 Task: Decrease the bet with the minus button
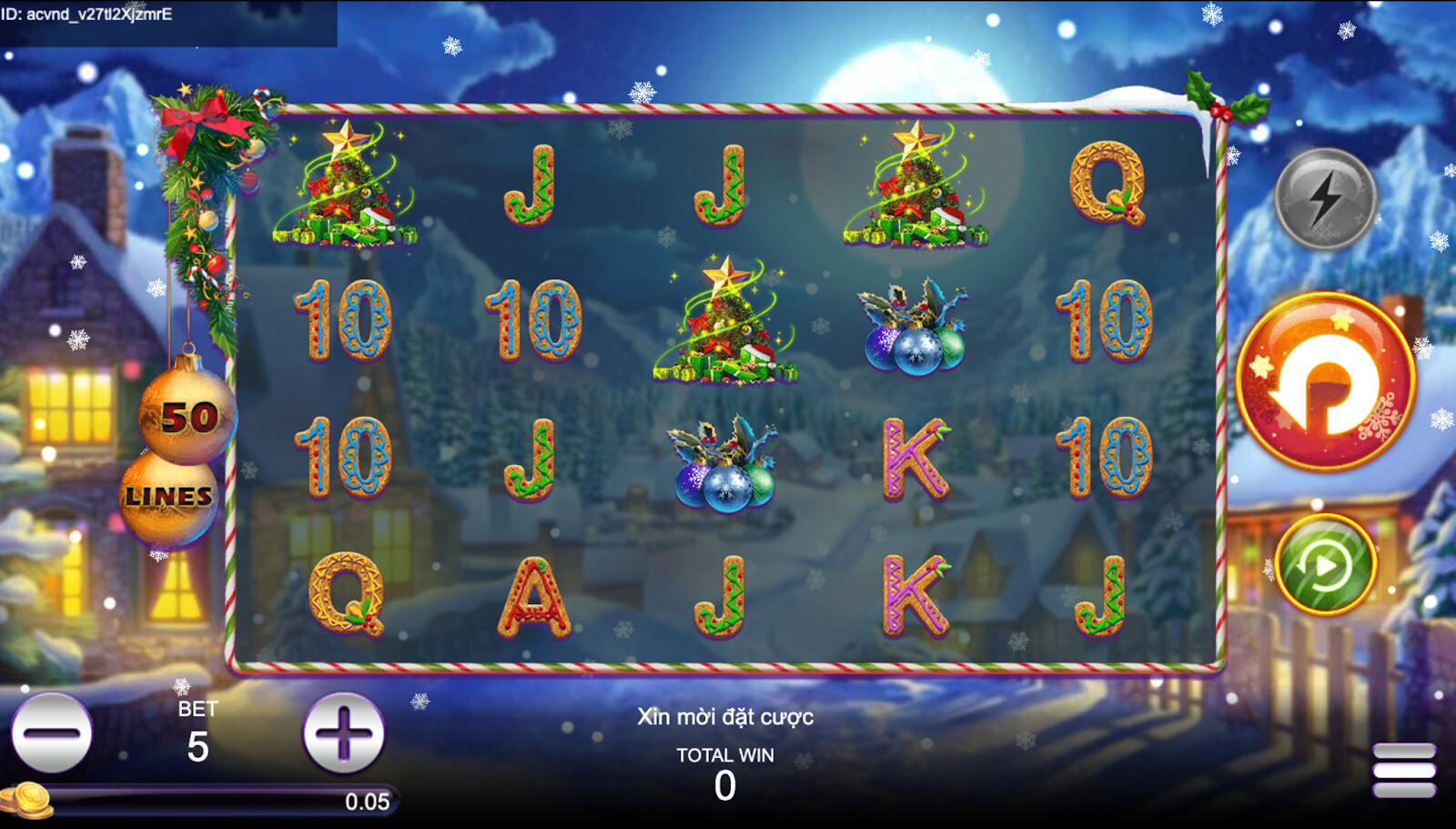pyautogui.click(x=55, y=731)
